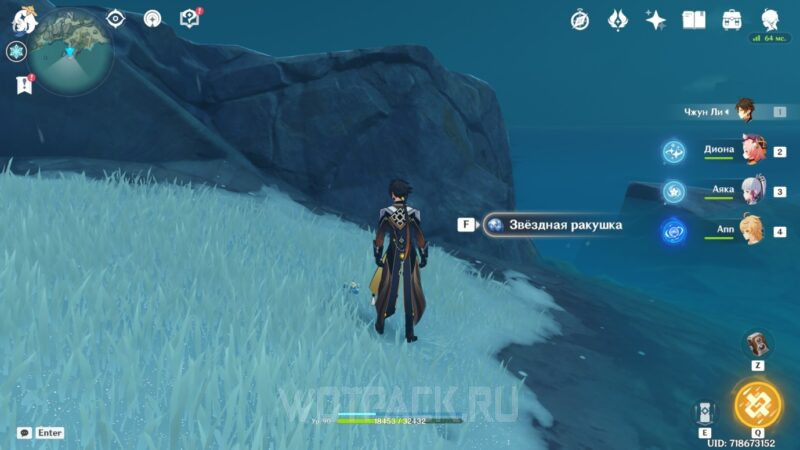Viewport: 800px width, 450px height.
Task: Open the Paimon main menu
Action: coord(24,20)
